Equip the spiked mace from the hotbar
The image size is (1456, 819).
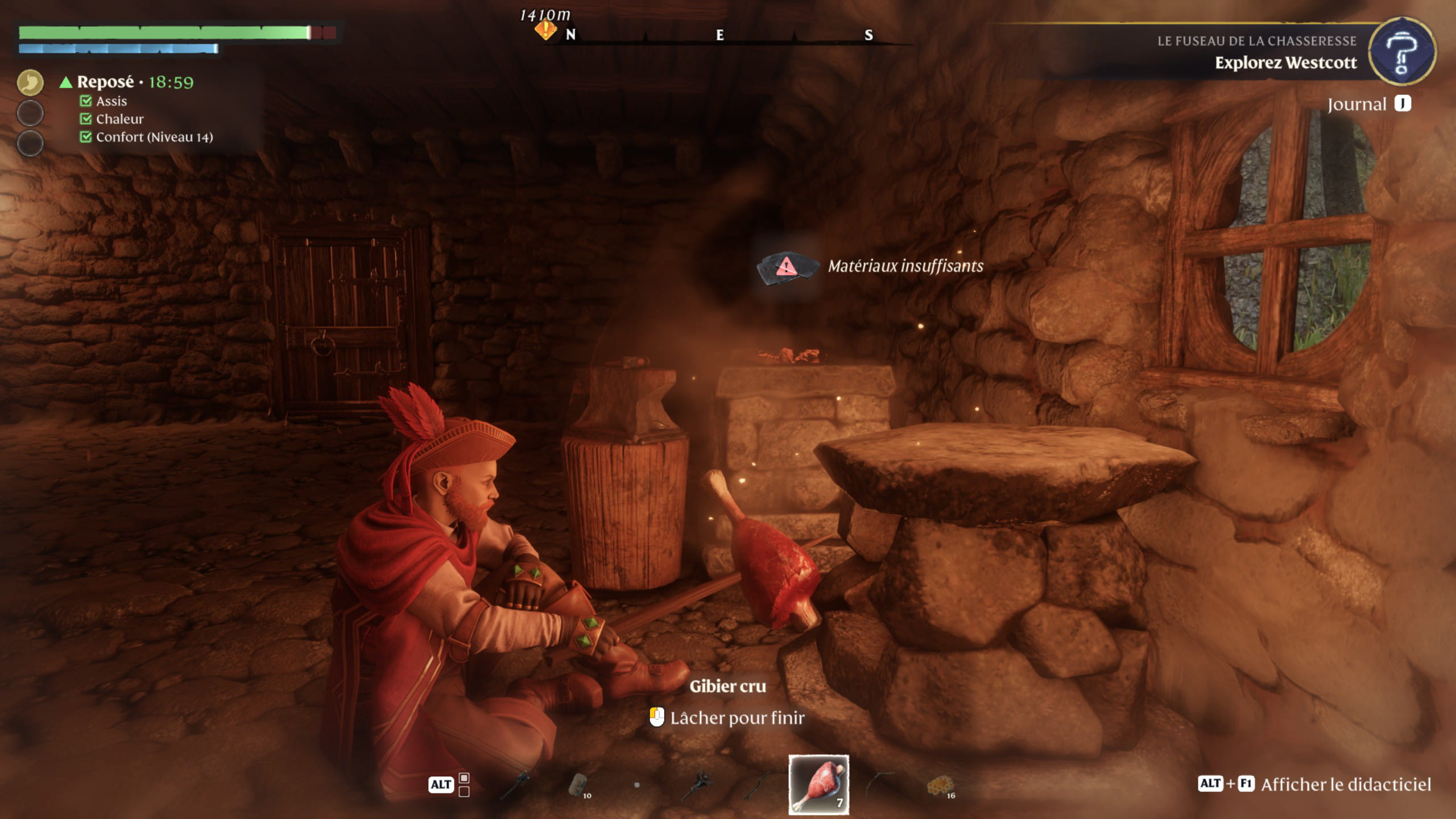click(699, 784)
